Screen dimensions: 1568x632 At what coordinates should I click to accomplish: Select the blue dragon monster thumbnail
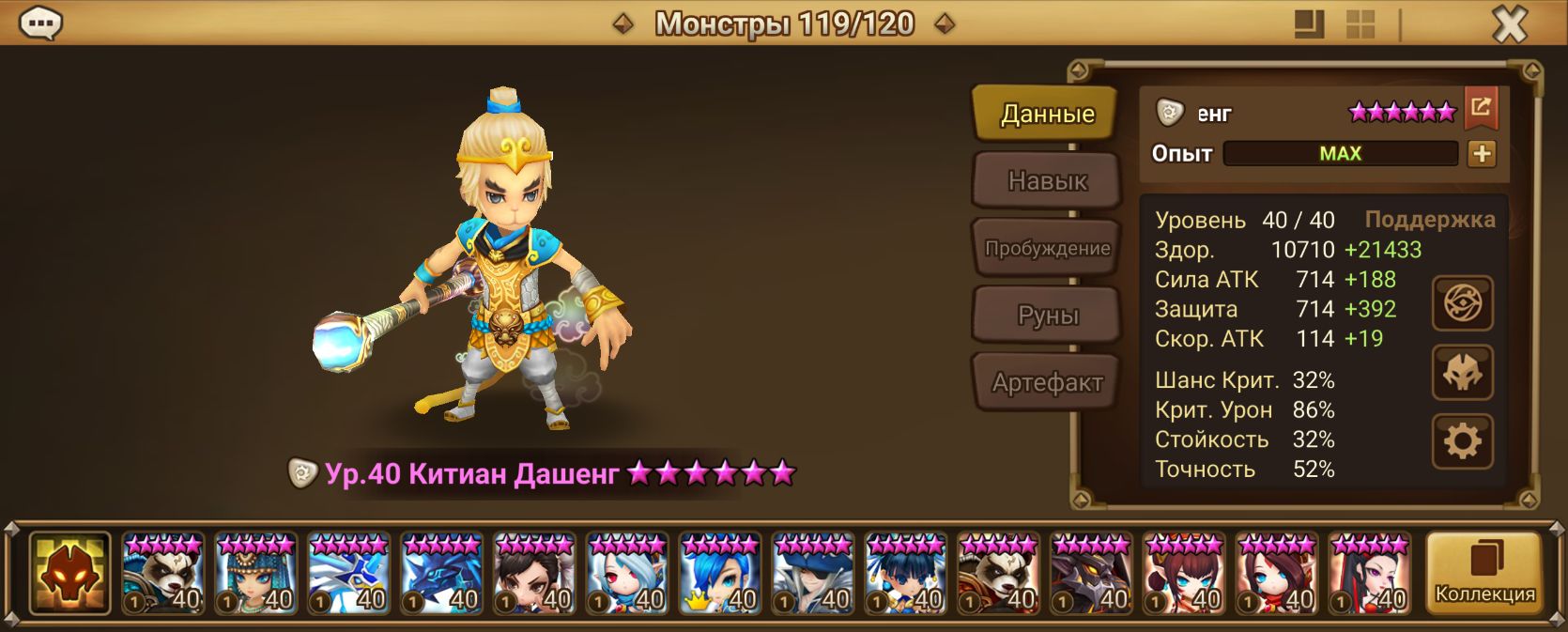441,573
